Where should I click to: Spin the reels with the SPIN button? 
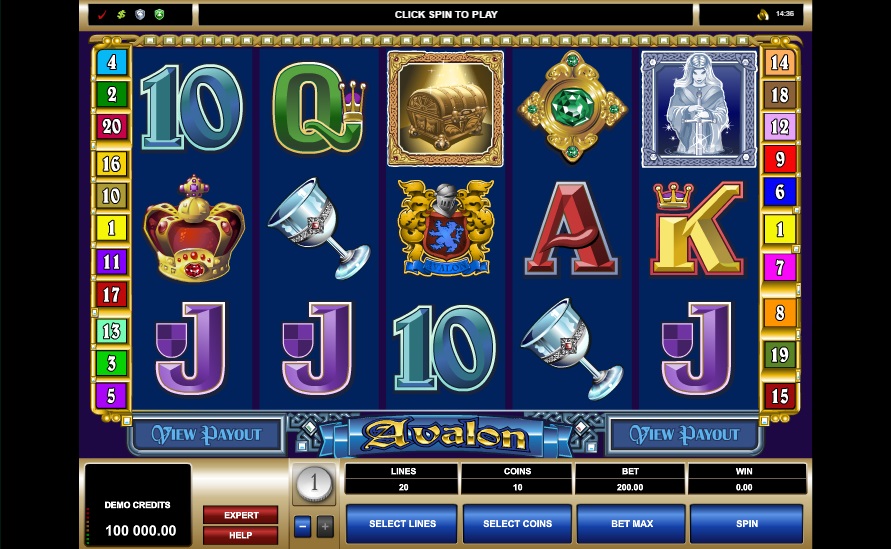click(745, 523)
